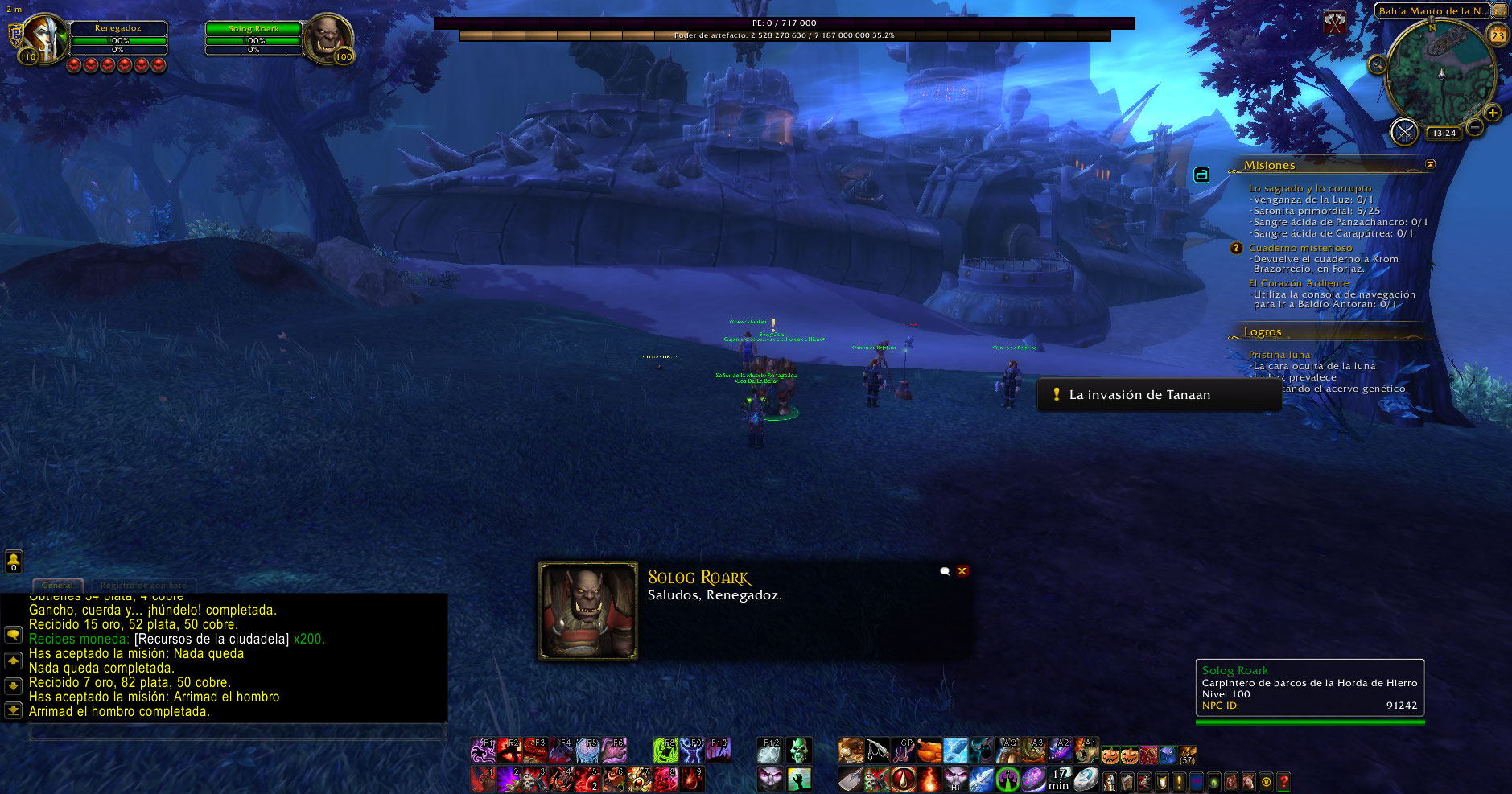Image resolution: width=1512 pixels, height=794 pixels.
Task: Use the green skull ability icon
Action: pyautogui.click(x=798, y=751)
